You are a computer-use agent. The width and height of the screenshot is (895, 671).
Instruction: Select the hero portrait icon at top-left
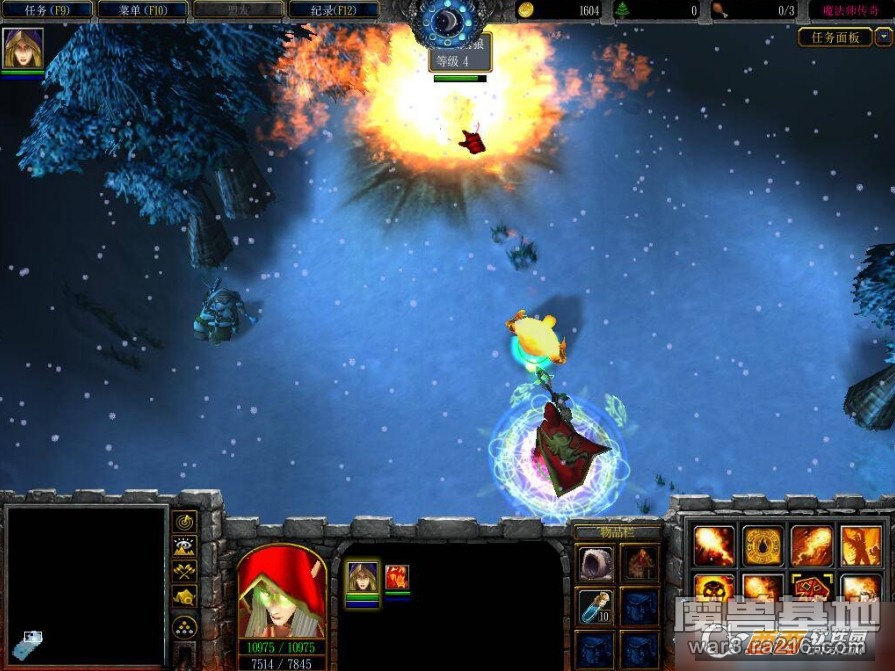20,47
